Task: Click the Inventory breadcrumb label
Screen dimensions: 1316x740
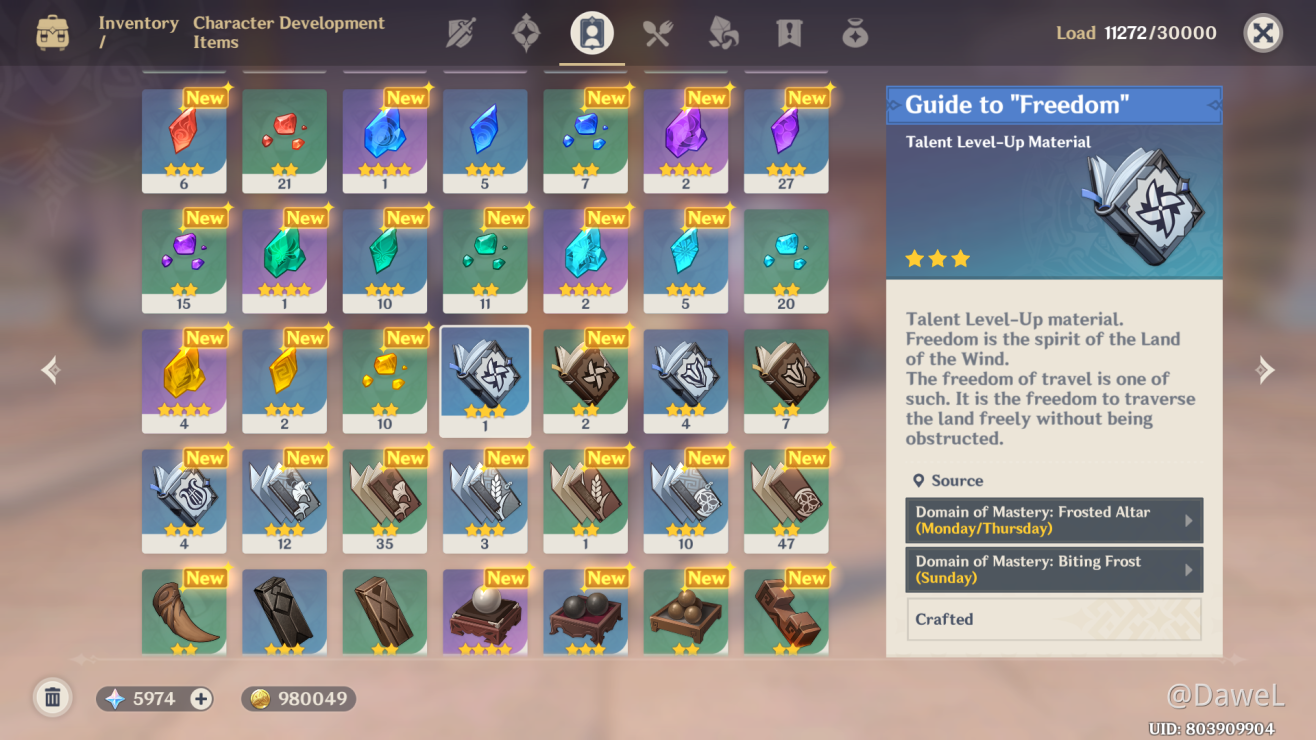Action: pyautogui.click(x=137, y=23)
